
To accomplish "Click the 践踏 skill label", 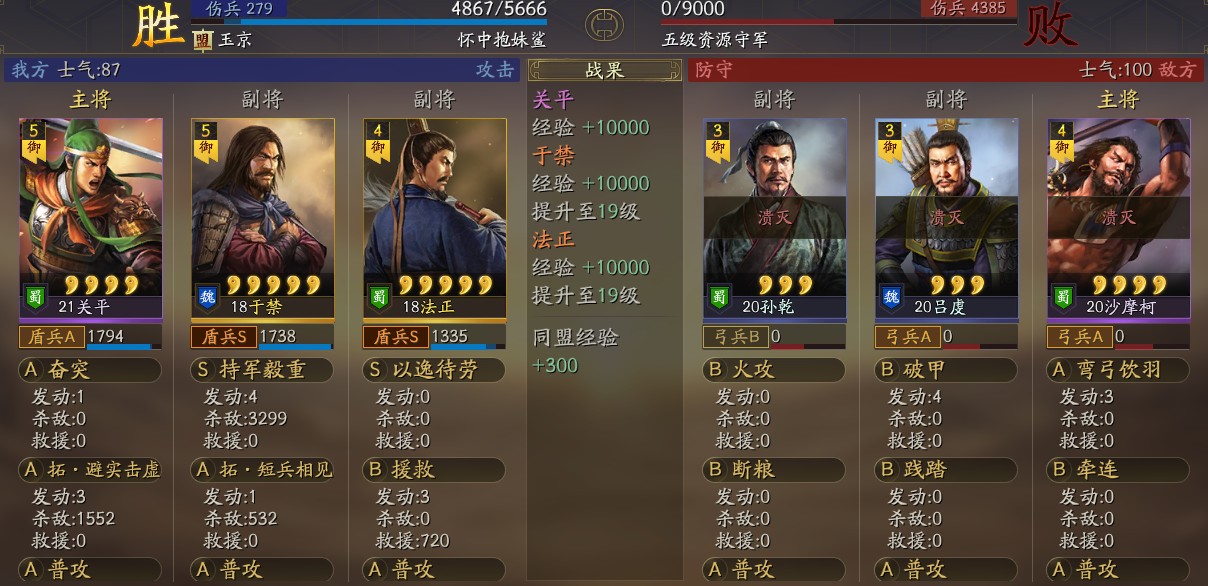I will (x=946, y=469).
